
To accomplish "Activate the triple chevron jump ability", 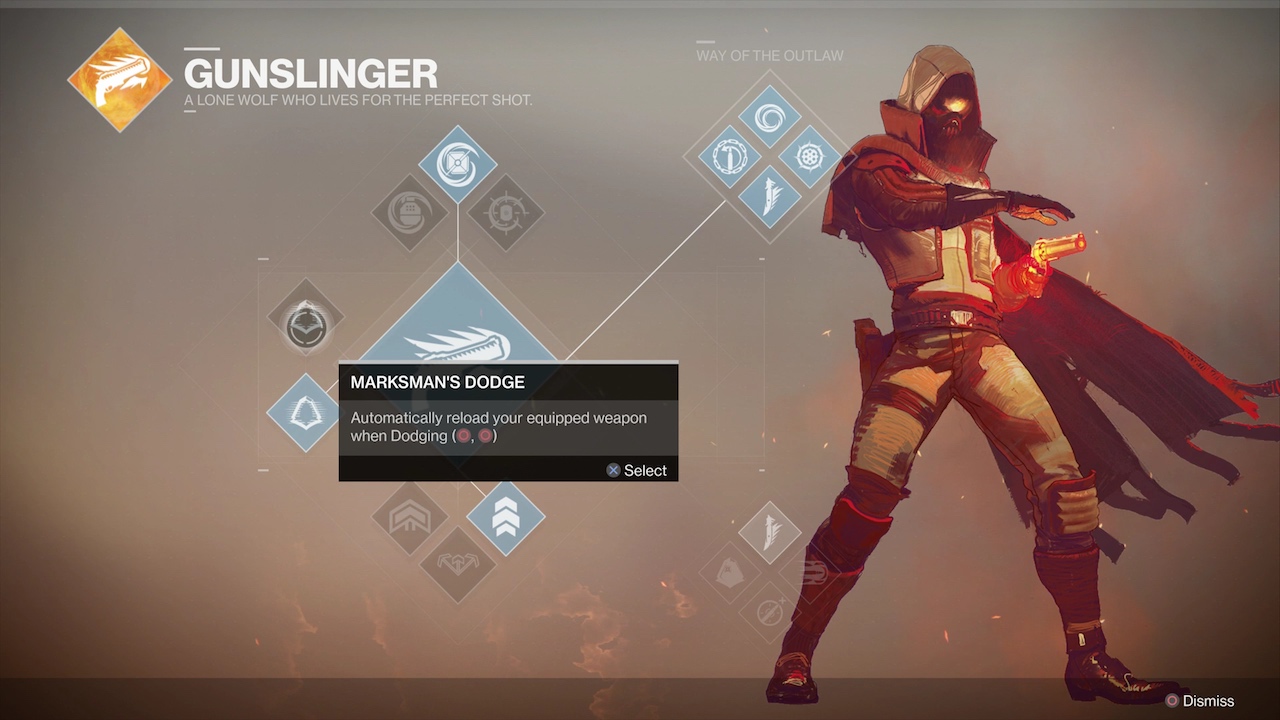I will (x=505, y=518).
